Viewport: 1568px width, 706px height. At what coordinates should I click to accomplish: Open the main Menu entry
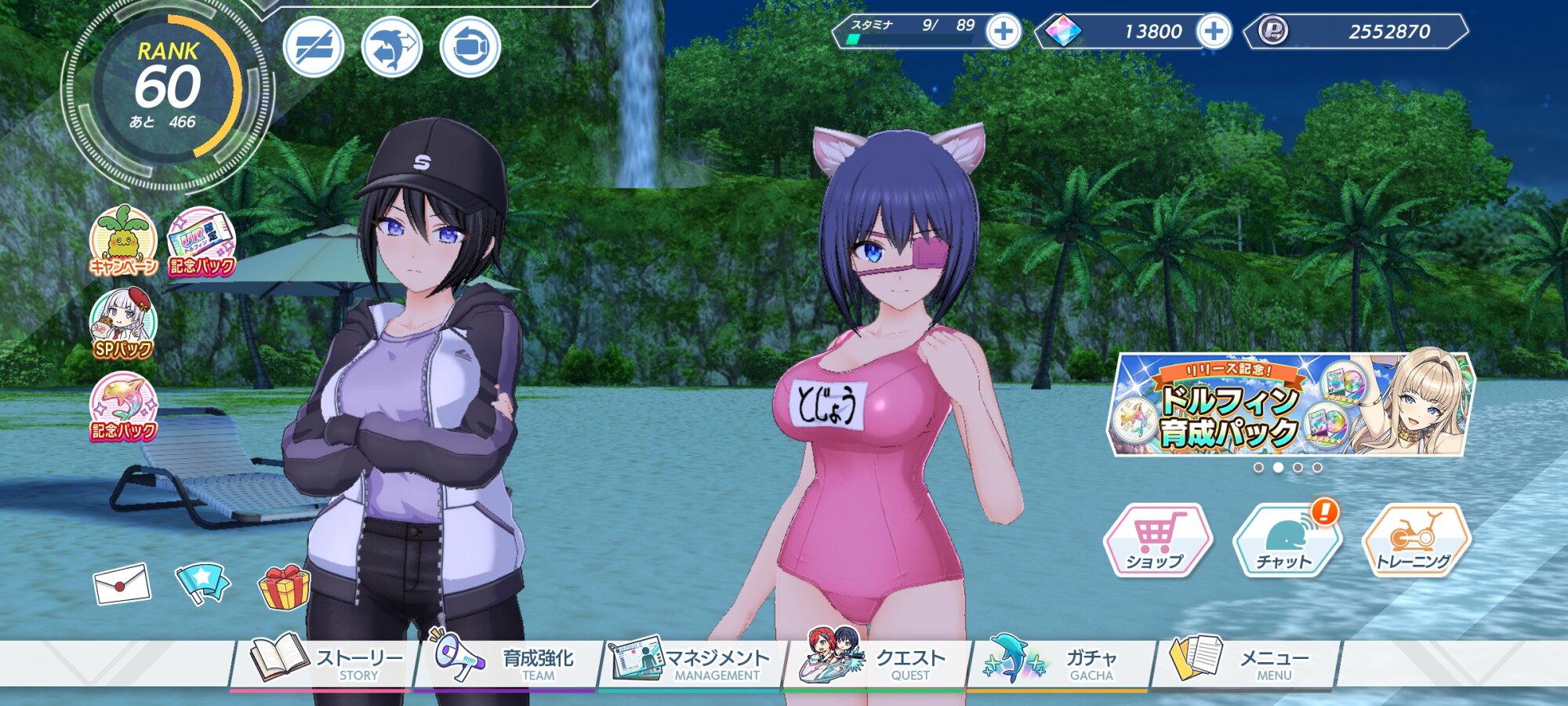coord(1245,663)
